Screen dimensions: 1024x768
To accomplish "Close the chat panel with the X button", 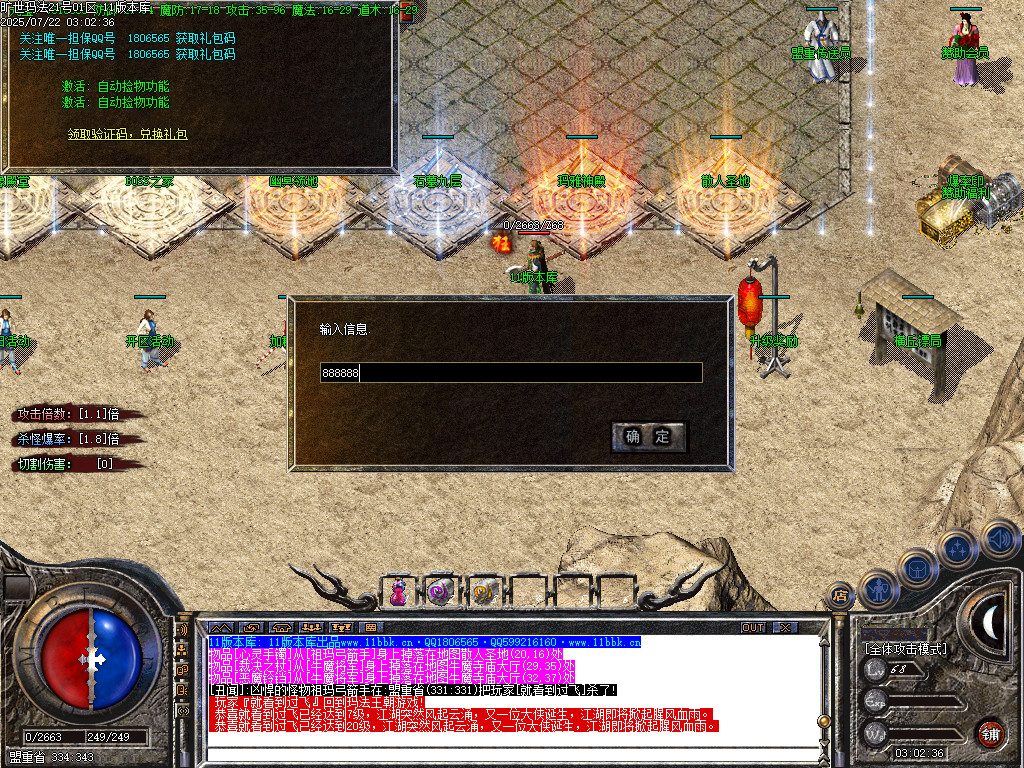I will pyautogui.click(x=785, y=627).
